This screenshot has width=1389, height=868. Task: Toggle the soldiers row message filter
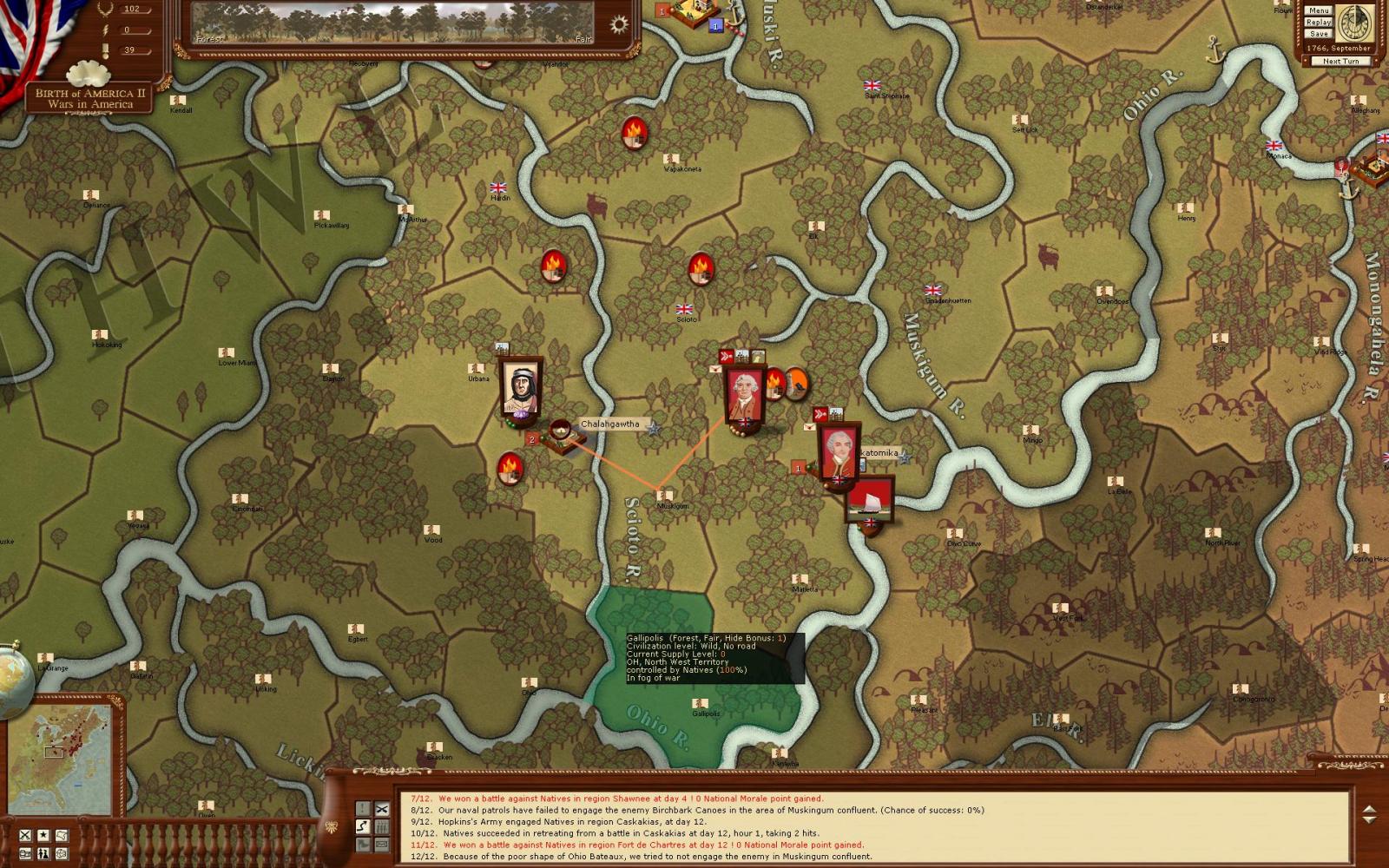(382, 826)
